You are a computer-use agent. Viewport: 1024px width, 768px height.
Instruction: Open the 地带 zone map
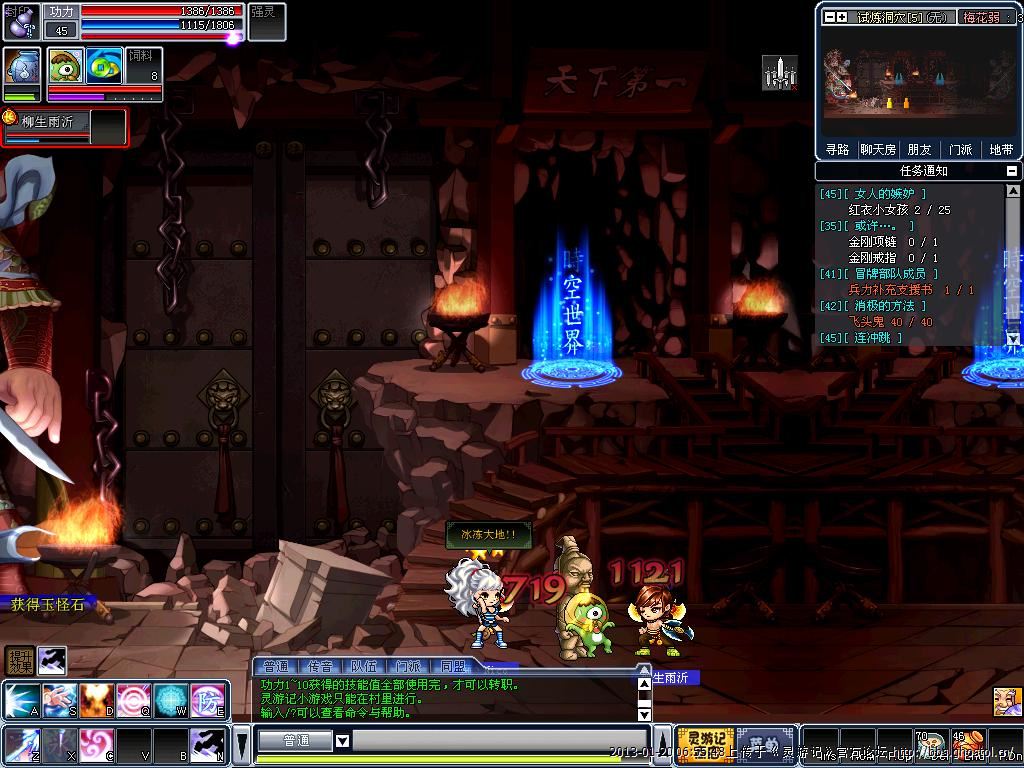1001,149
